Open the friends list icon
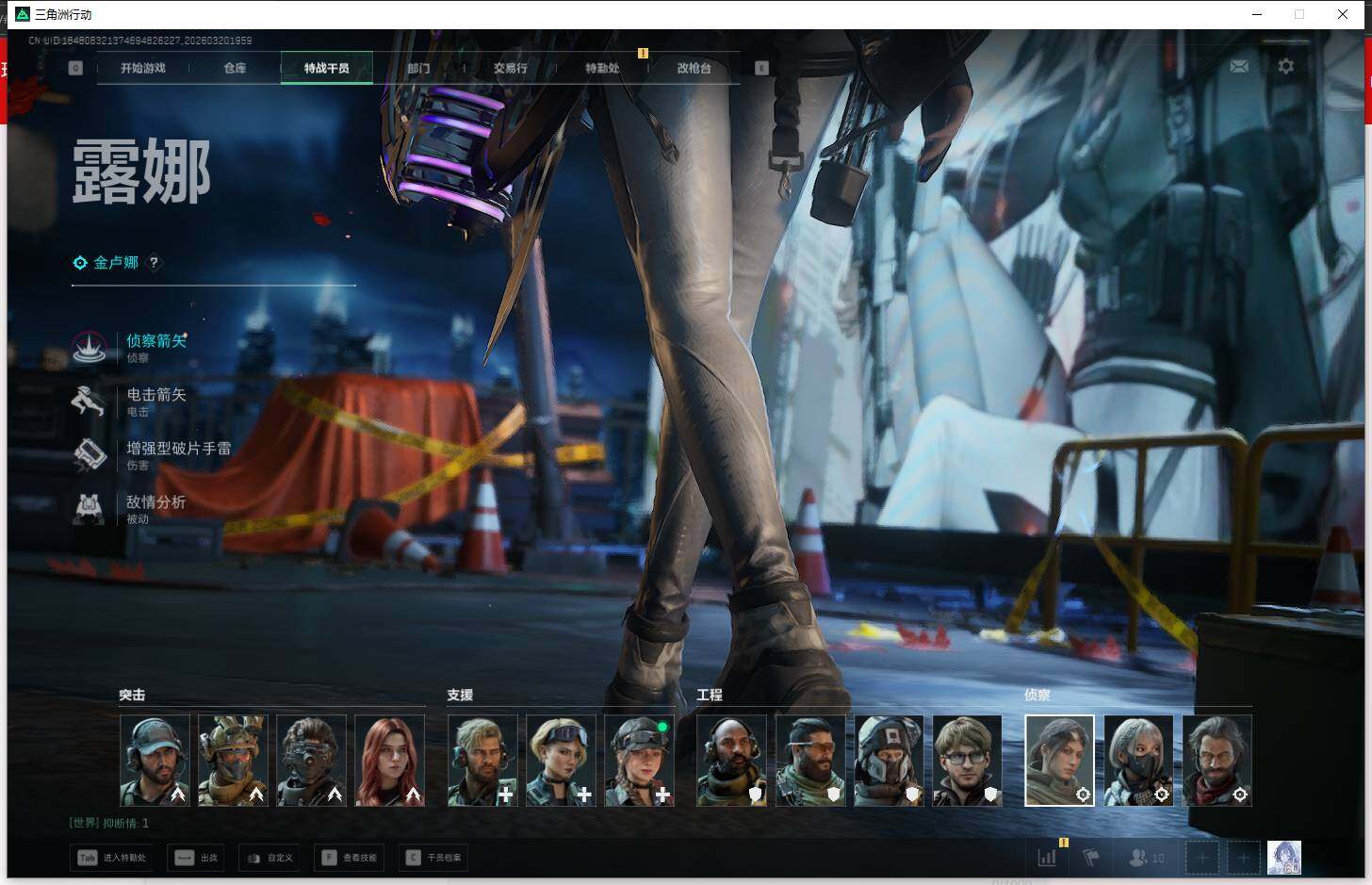Image resolution: width=1372 pixels, height=885 pixels. pyautogui.click(x=1146, y=858)
